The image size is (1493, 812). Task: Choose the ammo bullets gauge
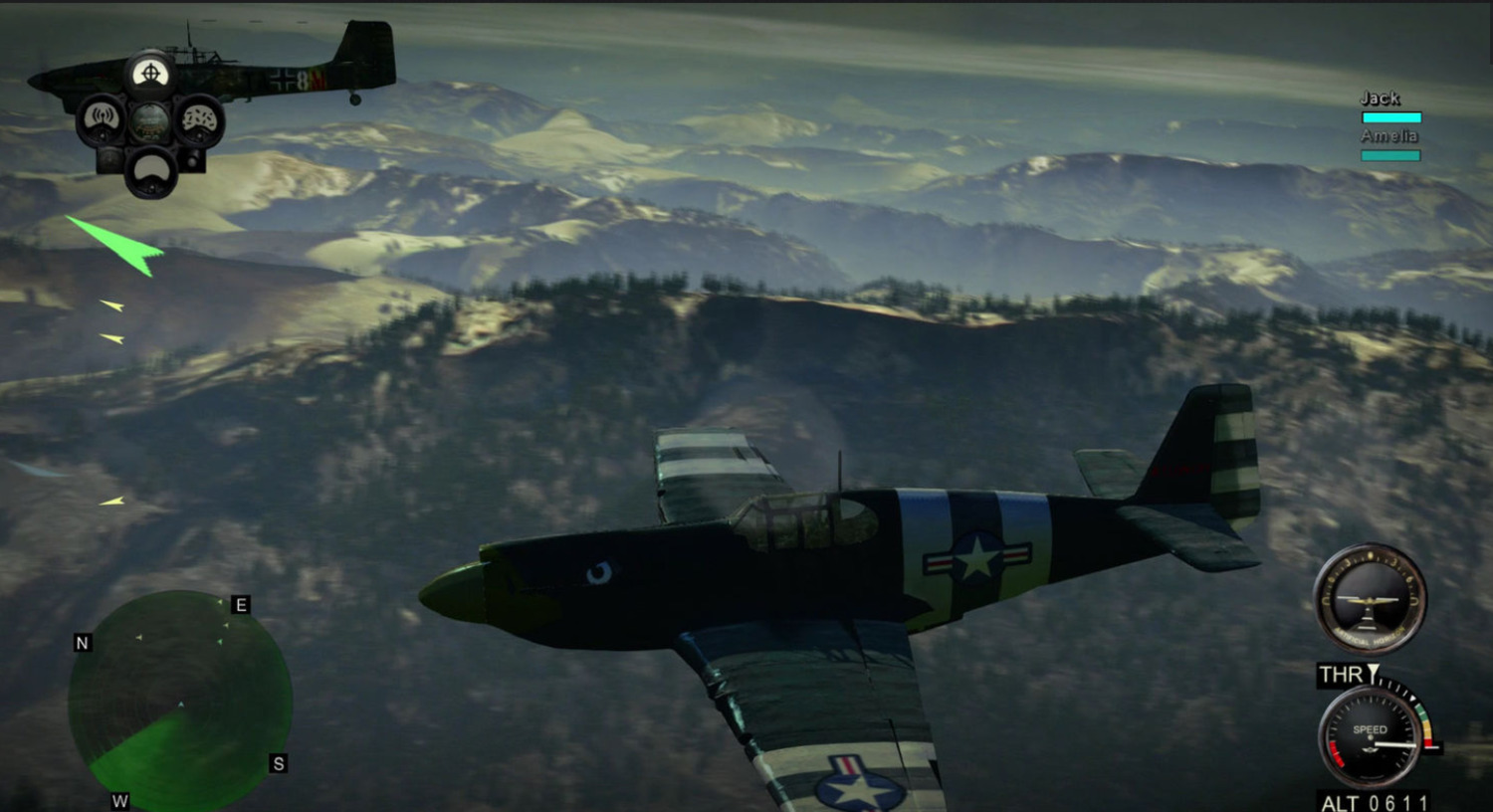click(199, 119)
